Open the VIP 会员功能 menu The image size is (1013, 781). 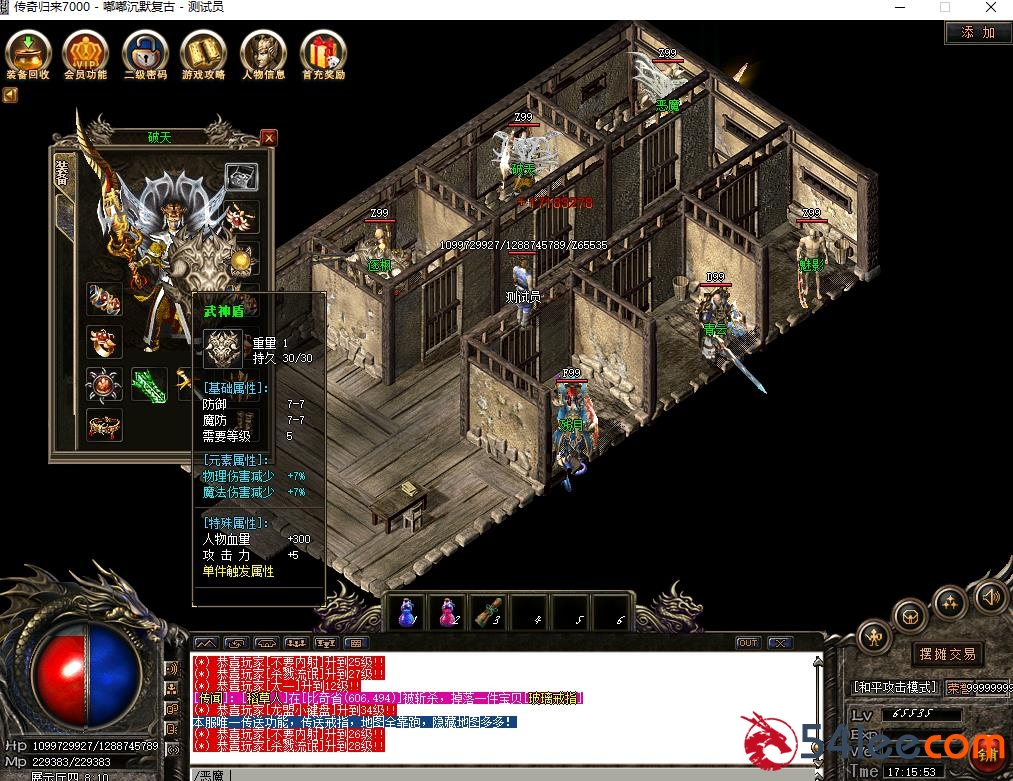pyautogui.click(x=85, y=52)
